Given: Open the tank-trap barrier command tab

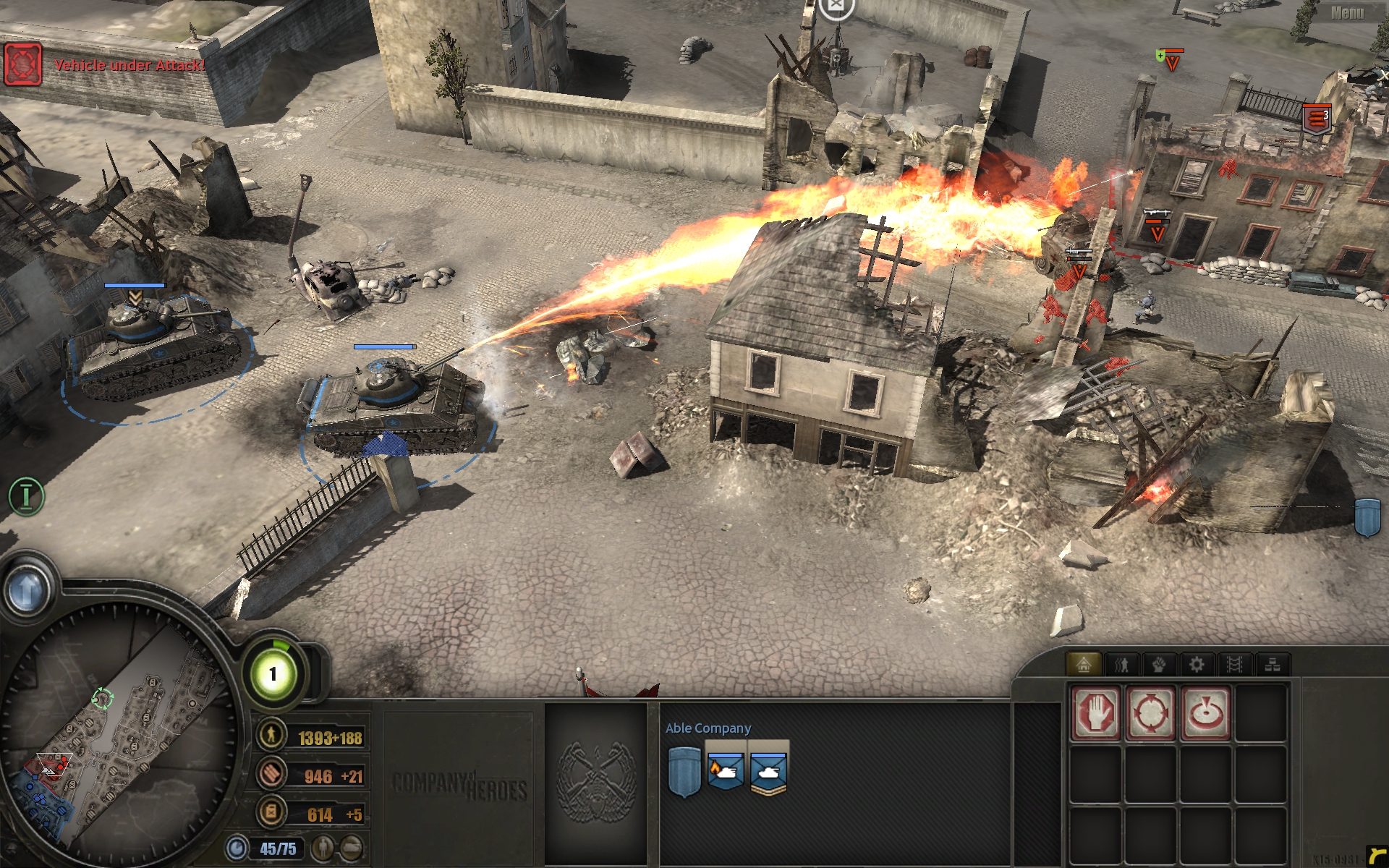Looking at the screenshot, I should (1235, 664).
